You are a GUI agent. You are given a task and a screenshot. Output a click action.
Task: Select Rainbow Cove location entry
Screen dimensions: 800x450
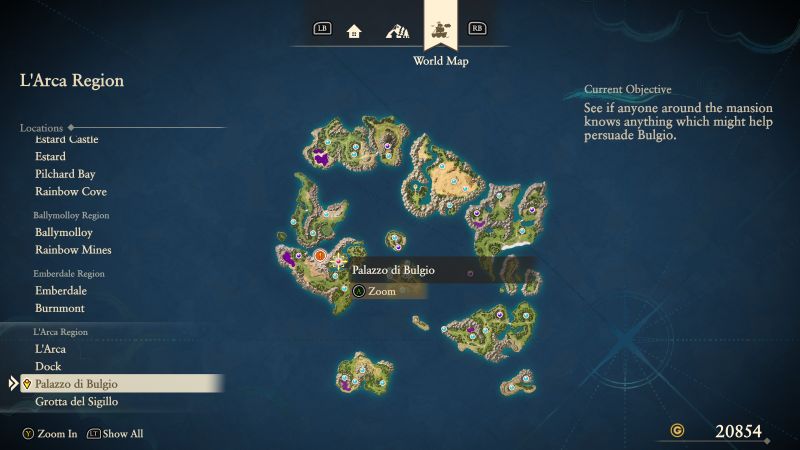[70, 191]
